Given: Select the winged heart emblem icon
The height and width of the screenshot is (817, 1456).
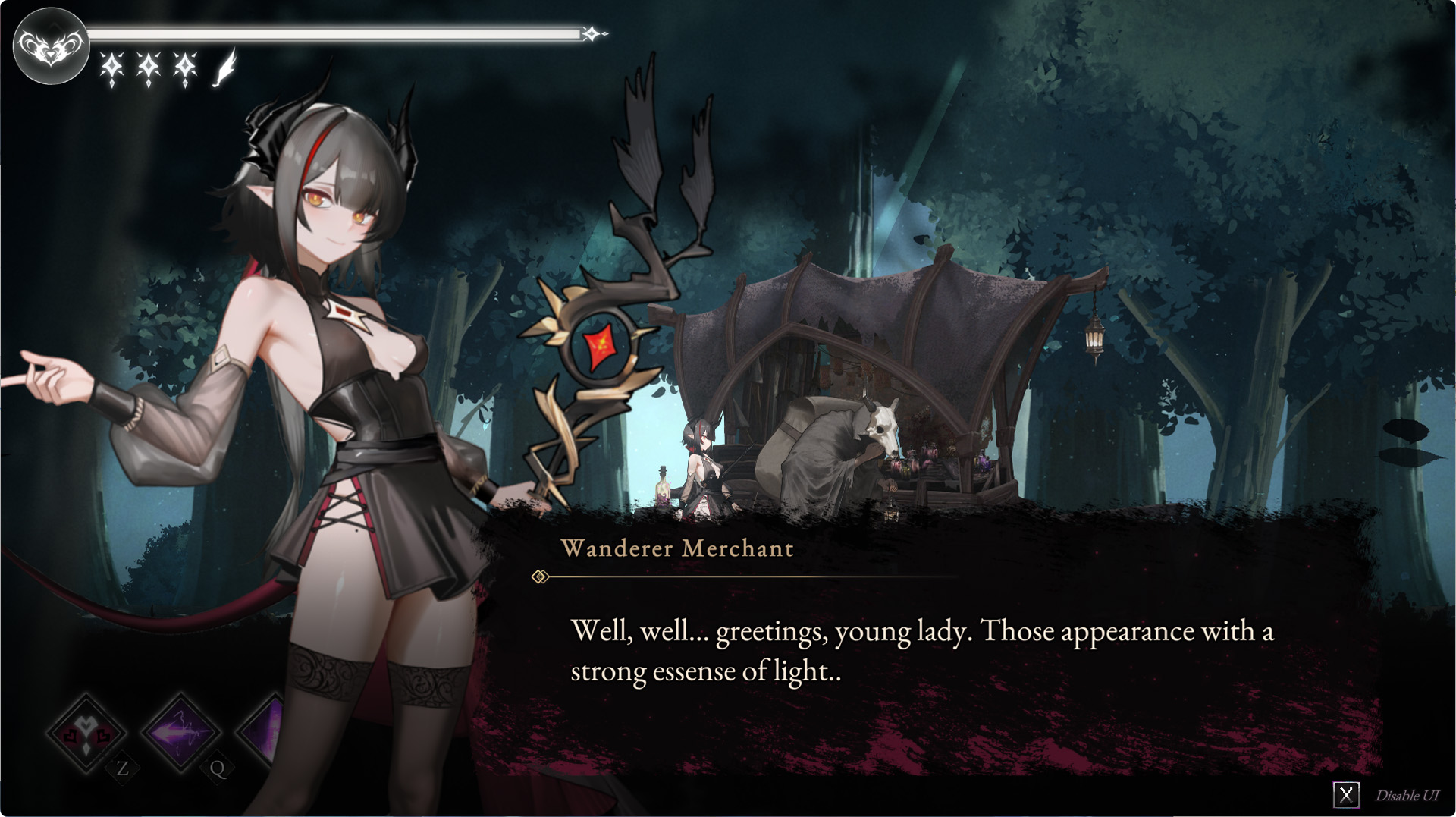Looking at the screenshot, I should tap(51, 46).
